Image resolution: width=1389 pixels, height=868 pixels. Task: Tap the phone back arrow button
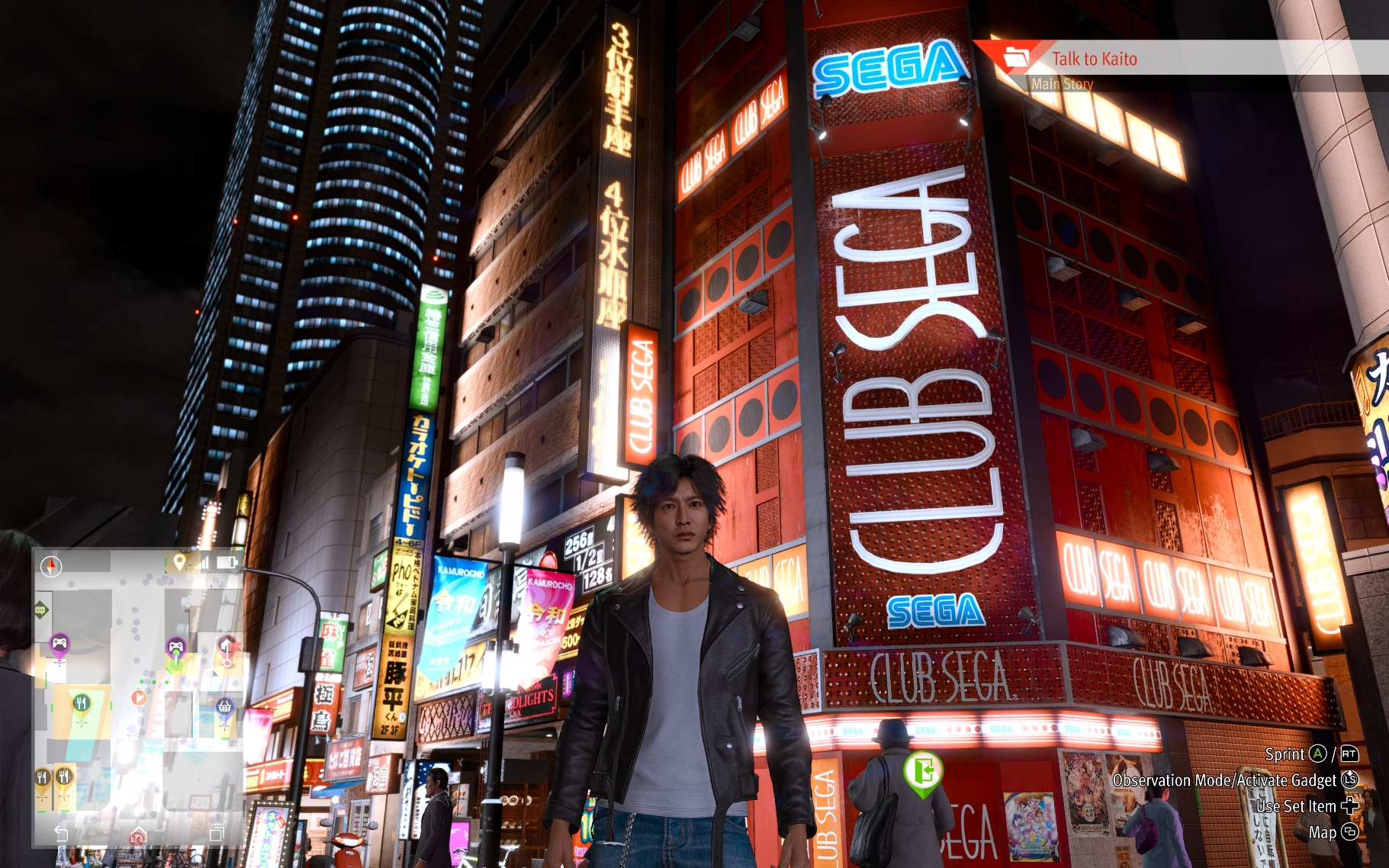click(61, 834)
